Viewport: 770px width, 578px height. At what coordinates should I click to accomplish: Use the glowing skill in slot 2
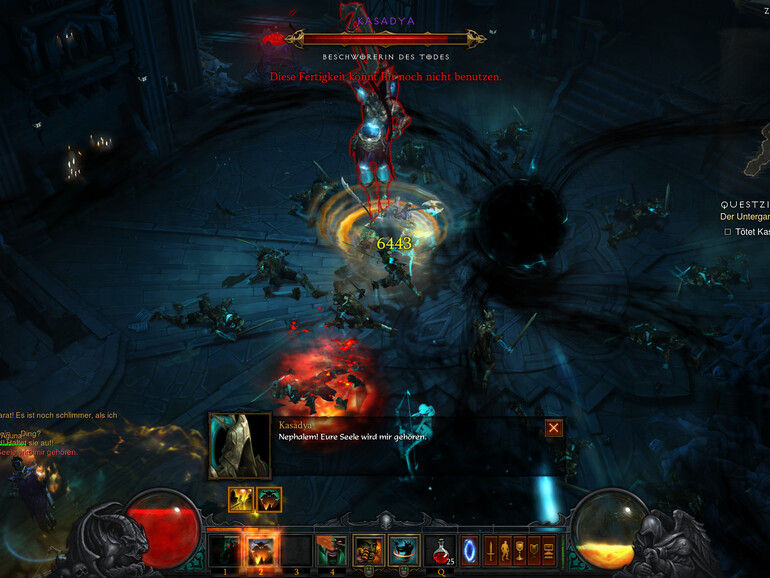(x=261, y=551)
